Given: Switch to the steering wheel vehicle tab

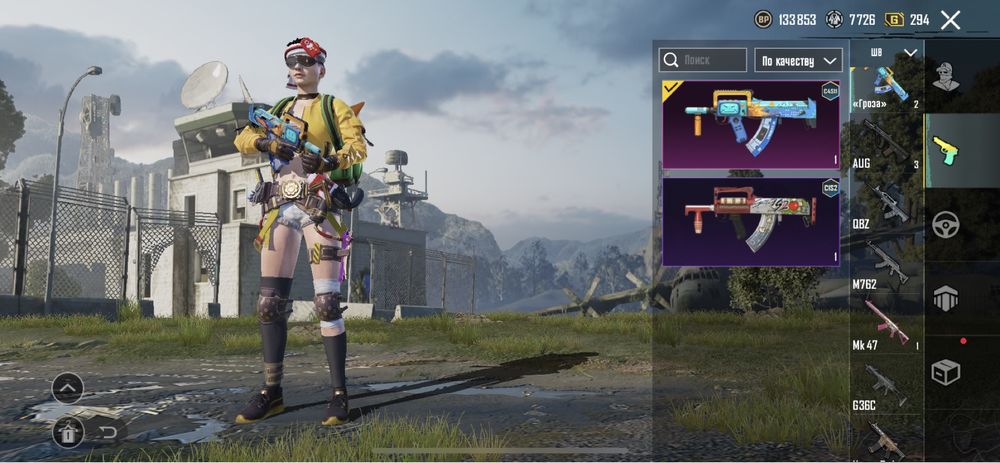Looking at the screenshot, I should 947,225.
